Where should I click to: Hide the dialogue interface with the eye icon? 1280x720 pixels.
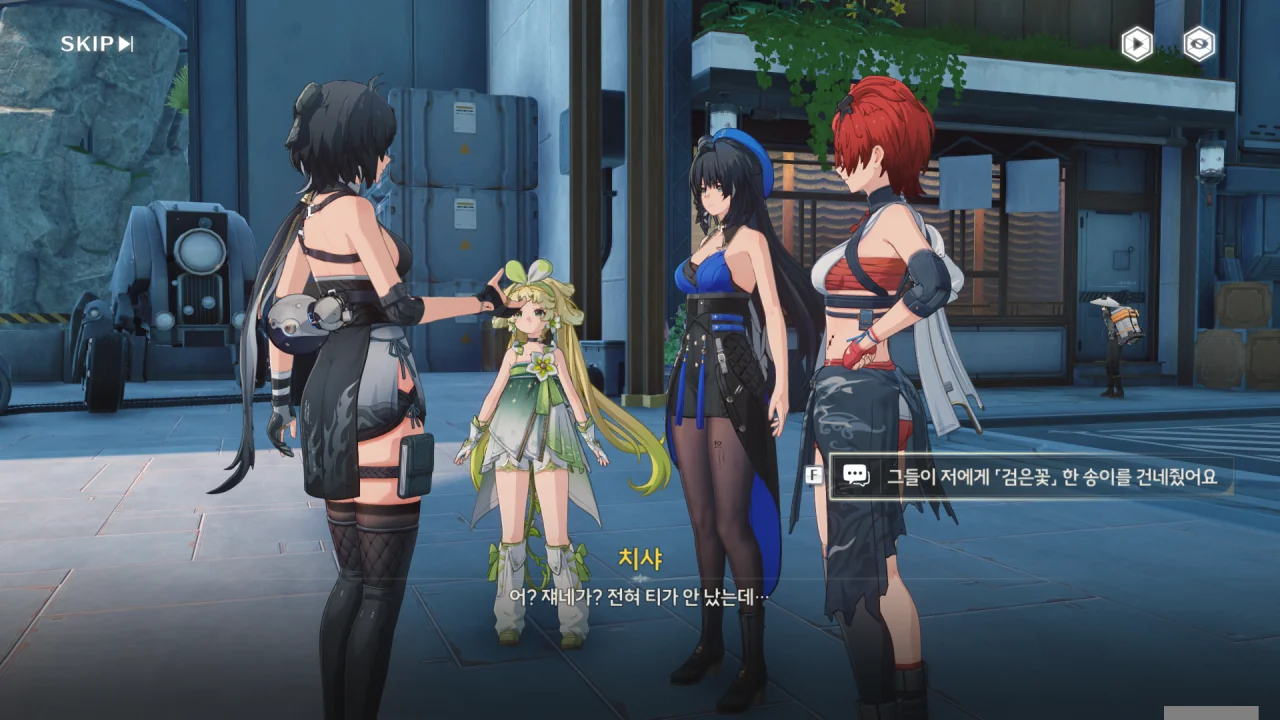click(1199, 44)
